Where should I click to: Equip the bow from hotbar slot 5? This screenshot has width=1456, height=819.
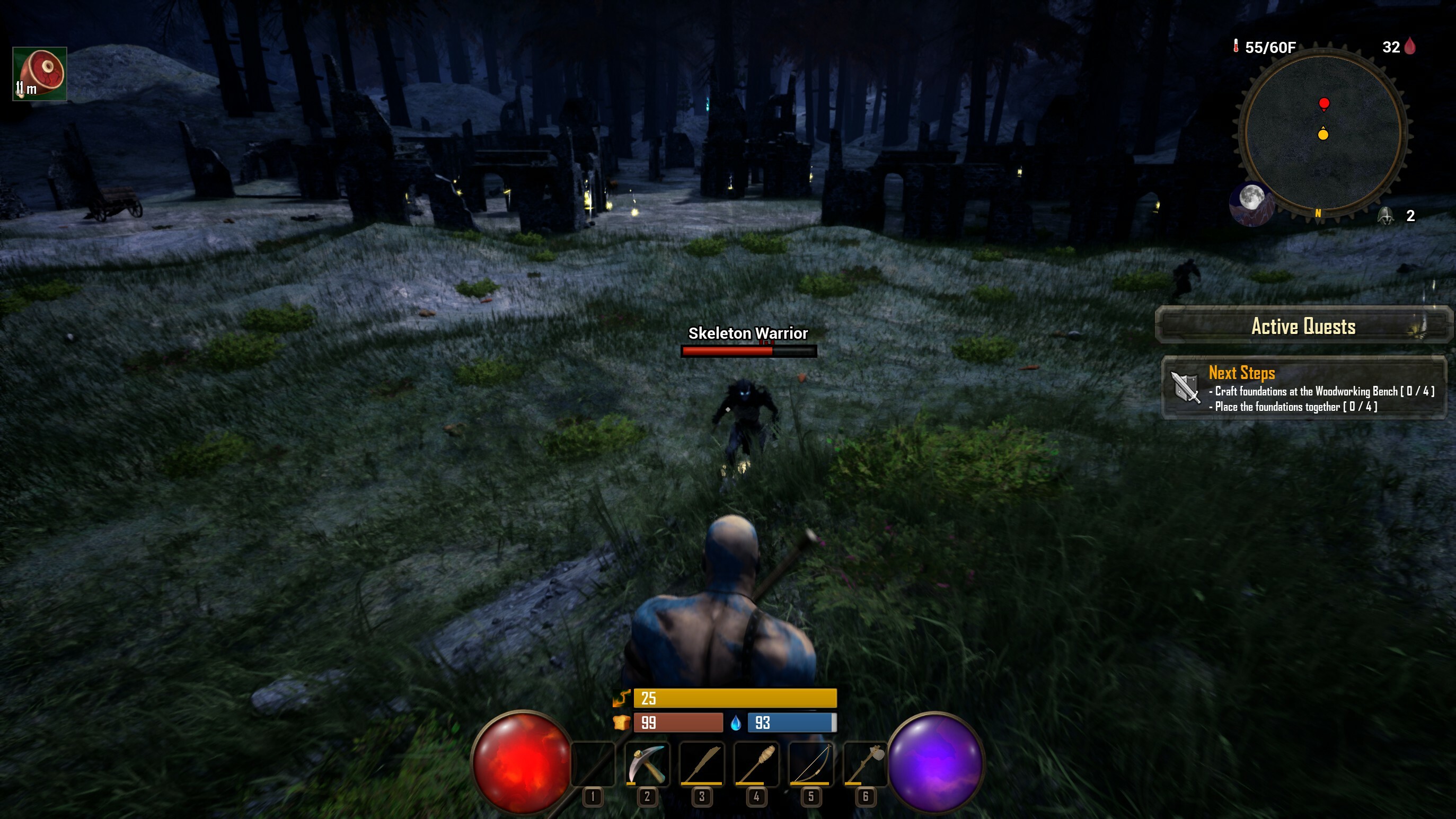point(810,765)
